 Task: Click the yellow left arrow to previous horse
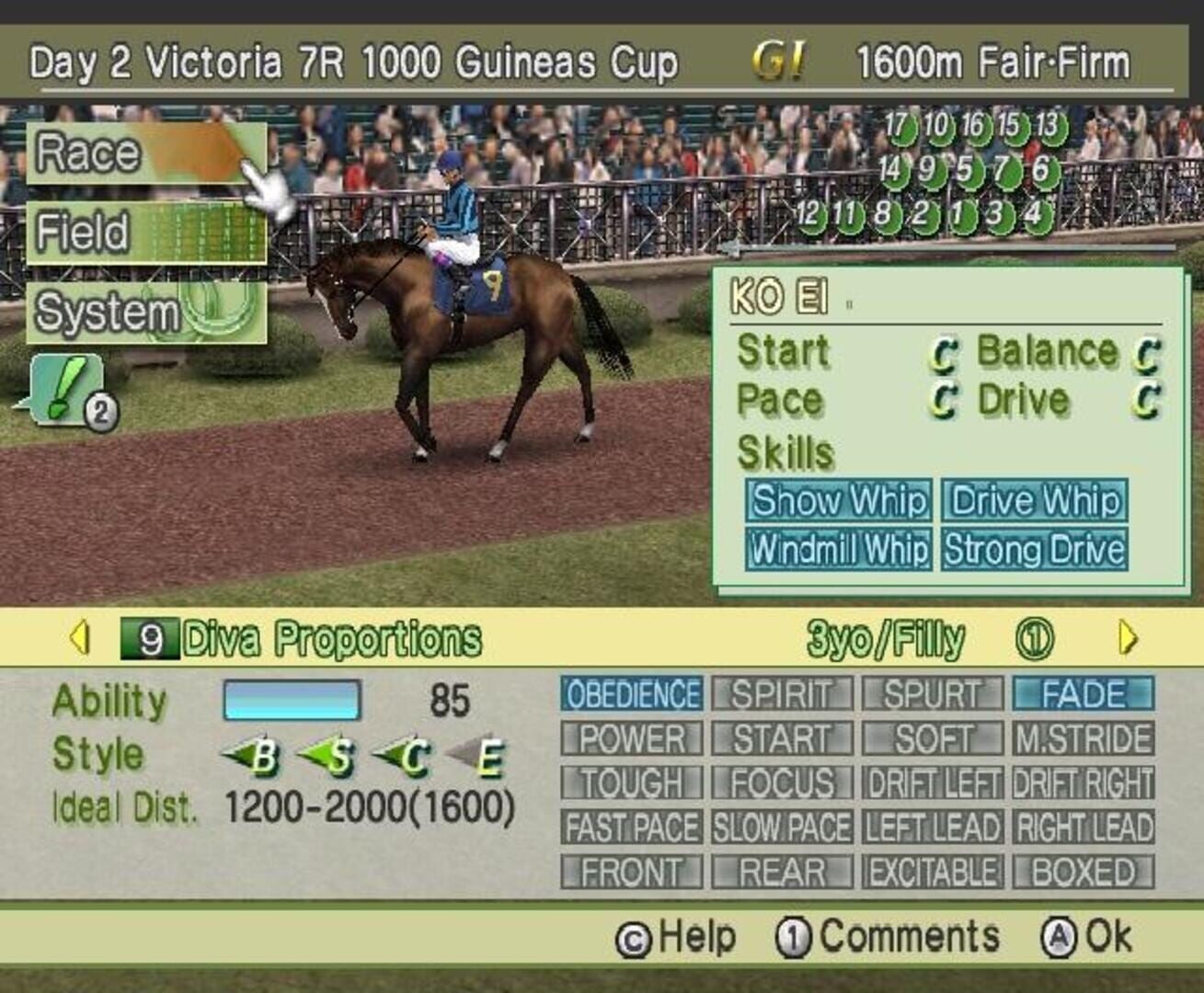pos(79,633)
